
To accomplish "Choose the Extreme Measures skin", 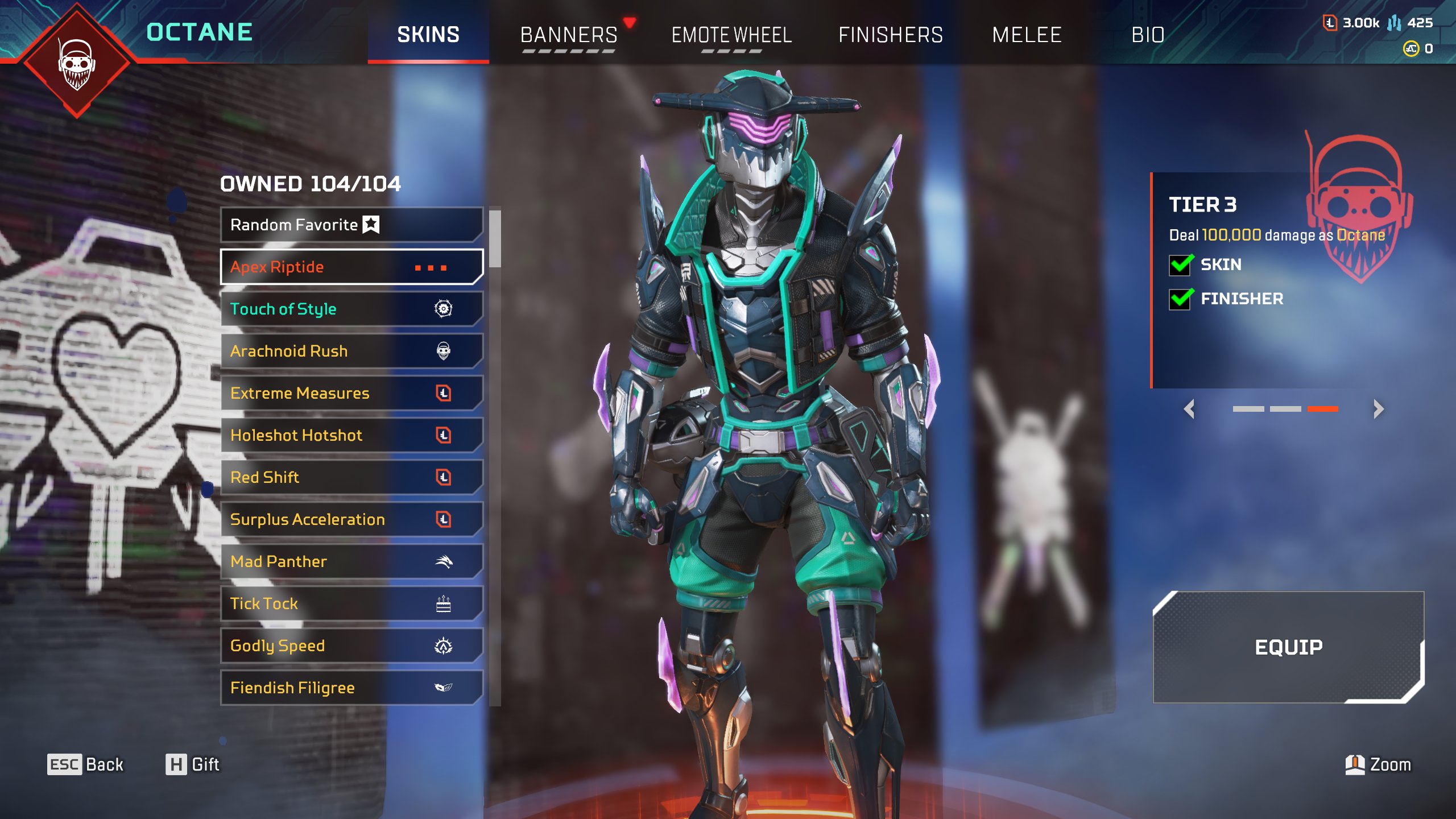I will [351, 393].
